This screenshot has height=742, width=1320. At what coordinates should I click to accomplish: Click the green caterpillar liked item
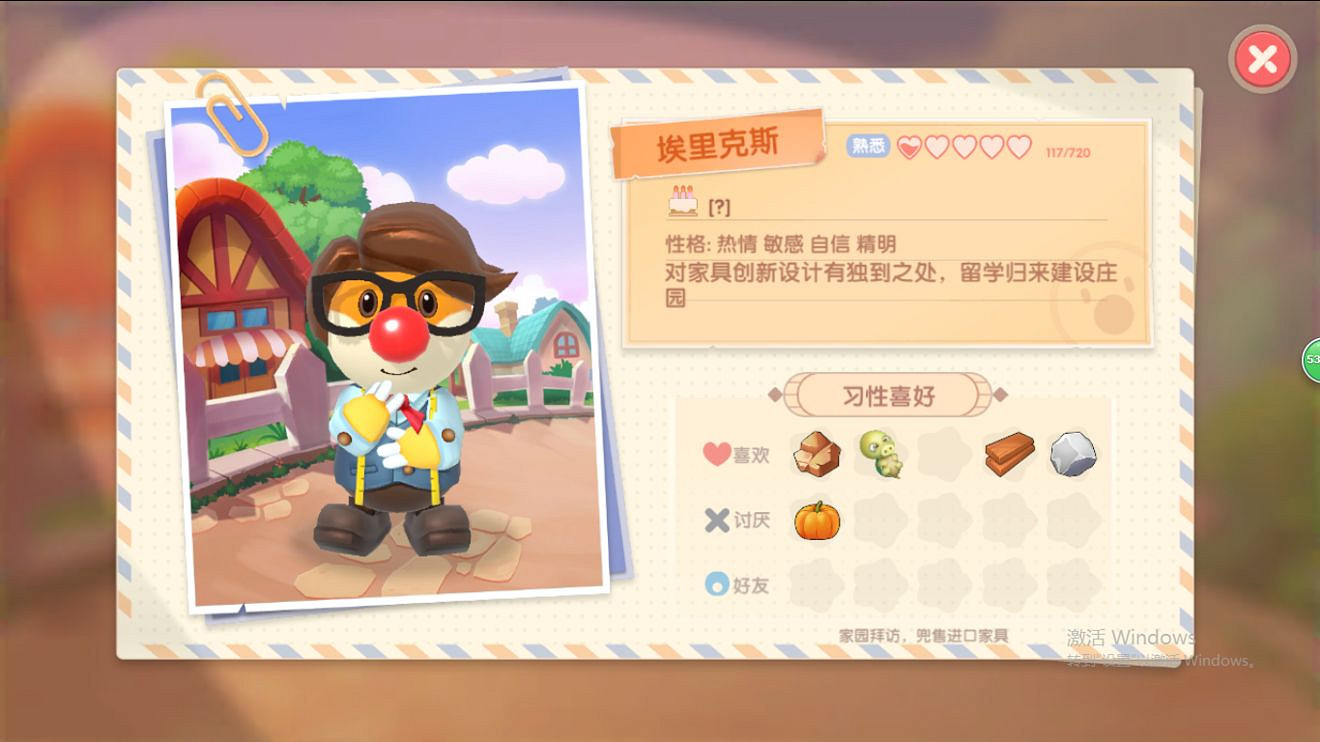point(880,455)
